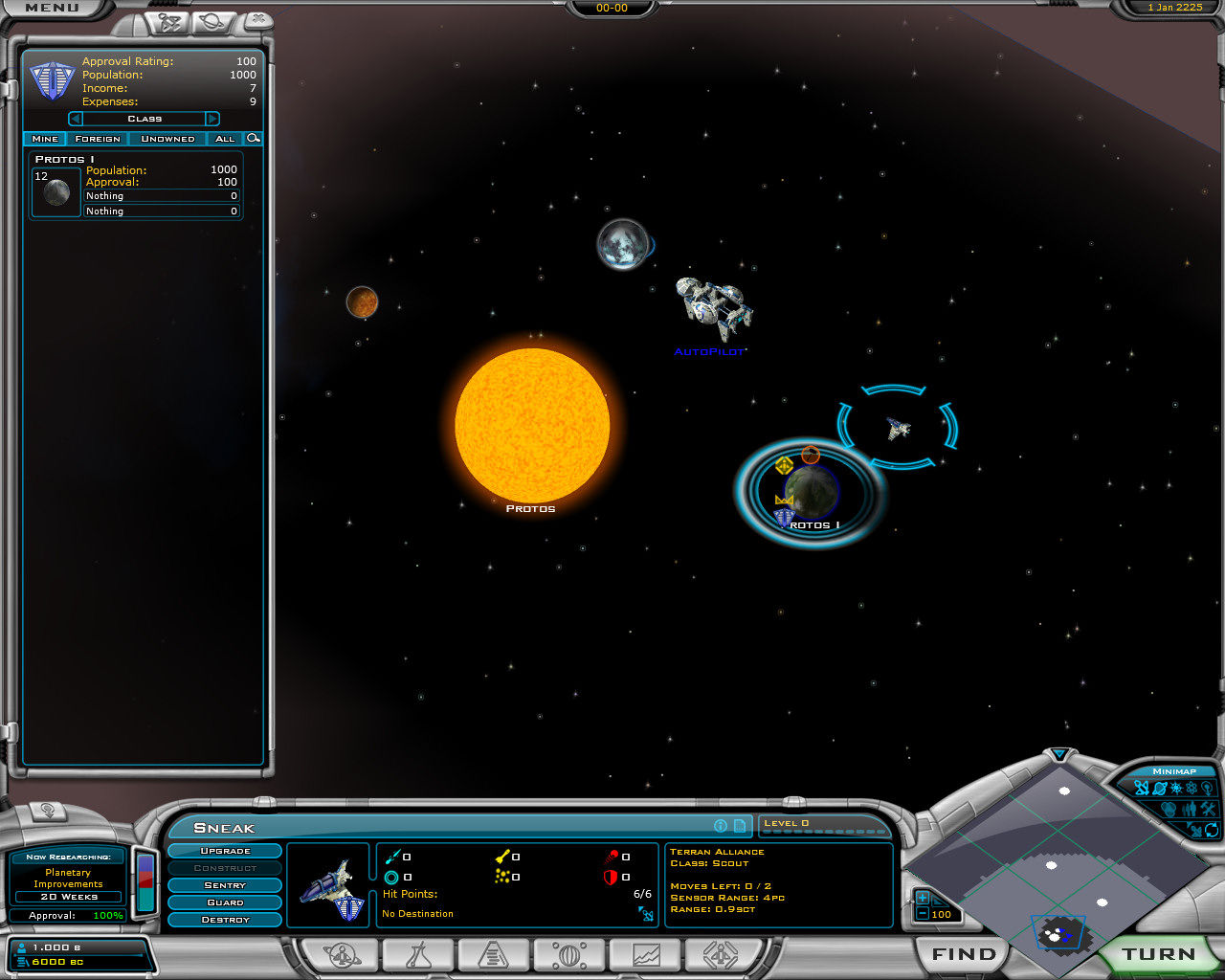
Task: Select the ship filter icon on the minimap
Action: [1141, 787]
